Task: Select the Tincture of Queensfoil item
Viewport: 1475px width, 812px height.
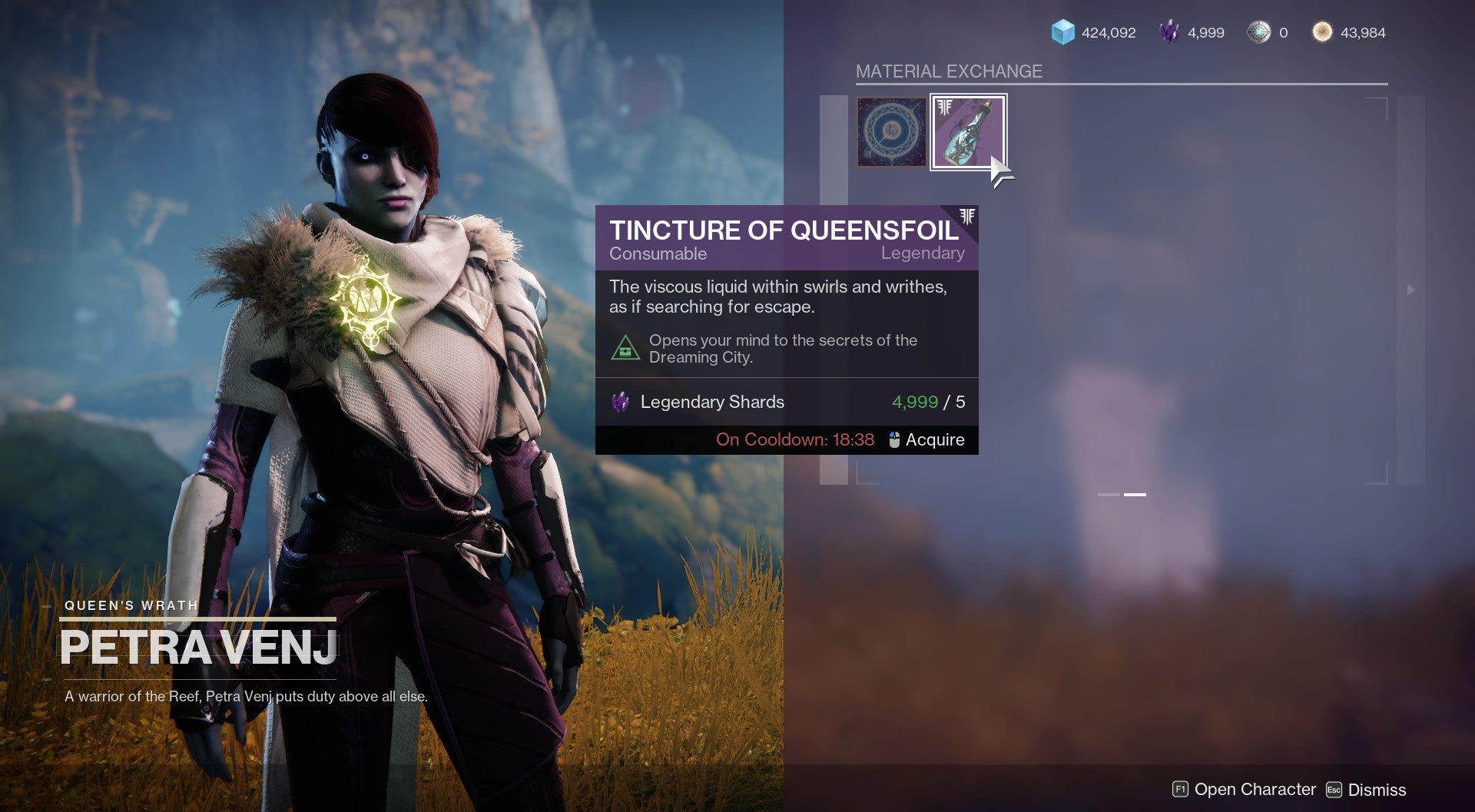Action: point(968,132)
